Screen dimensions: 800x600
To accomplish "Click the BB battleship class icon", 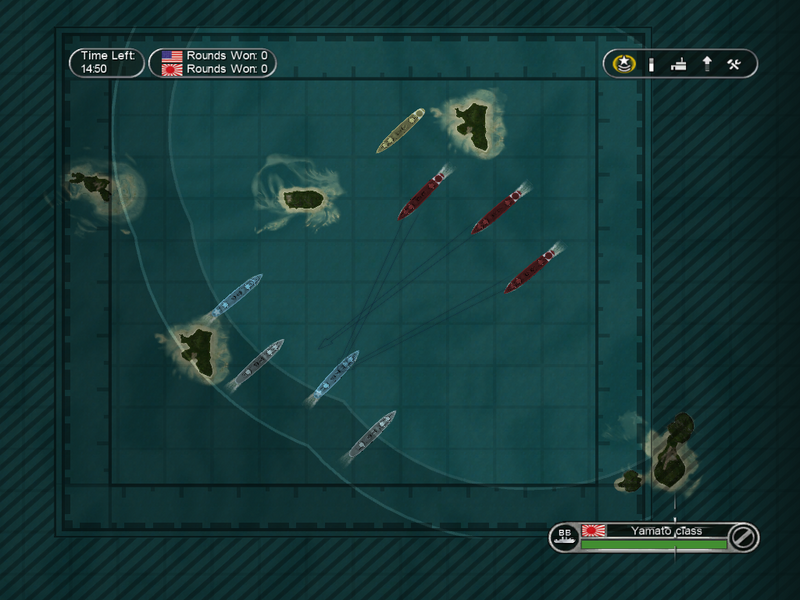I will 564,537.
